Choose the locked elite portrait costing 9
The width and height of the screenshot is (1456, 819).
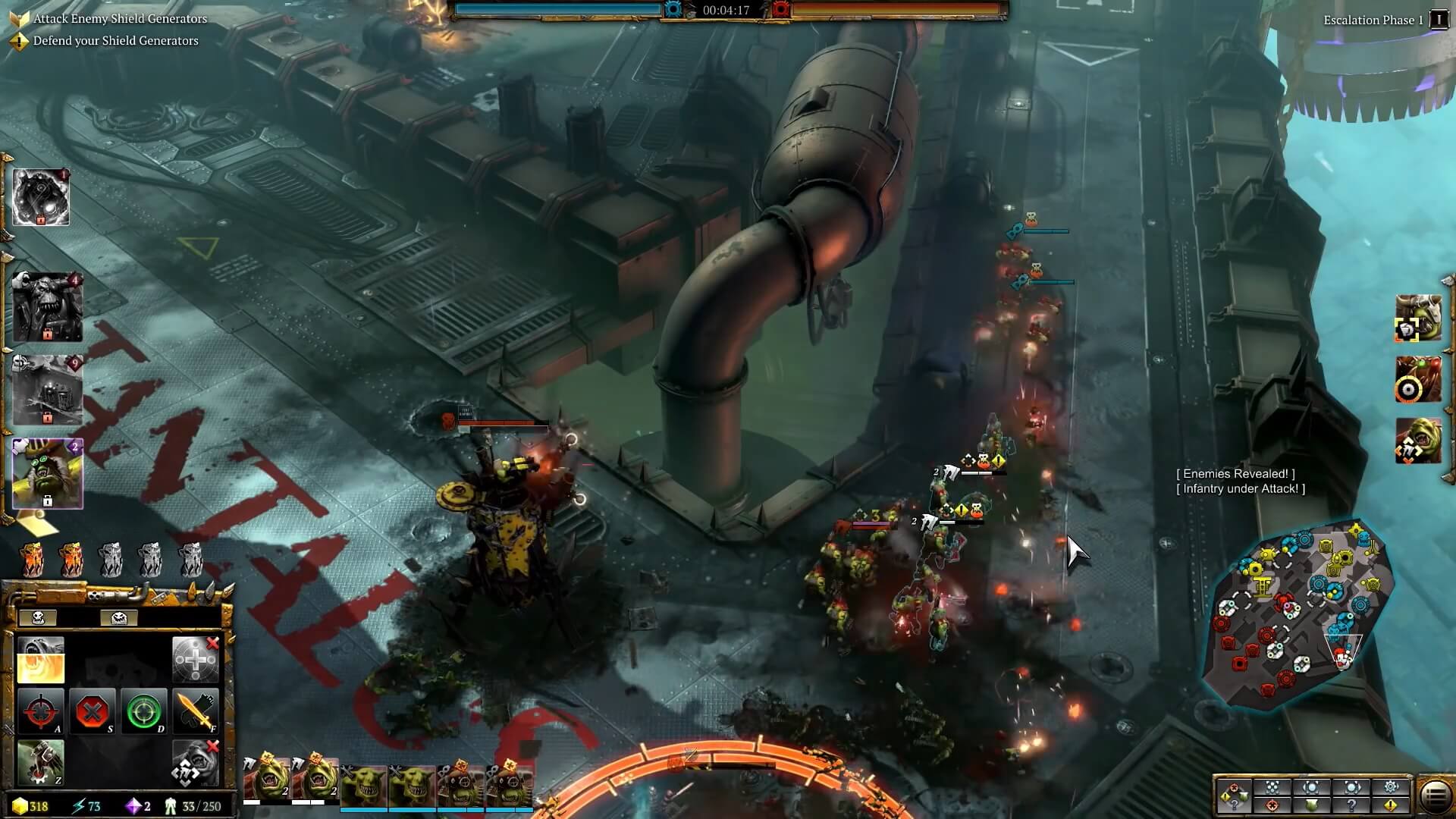(47, 390)
